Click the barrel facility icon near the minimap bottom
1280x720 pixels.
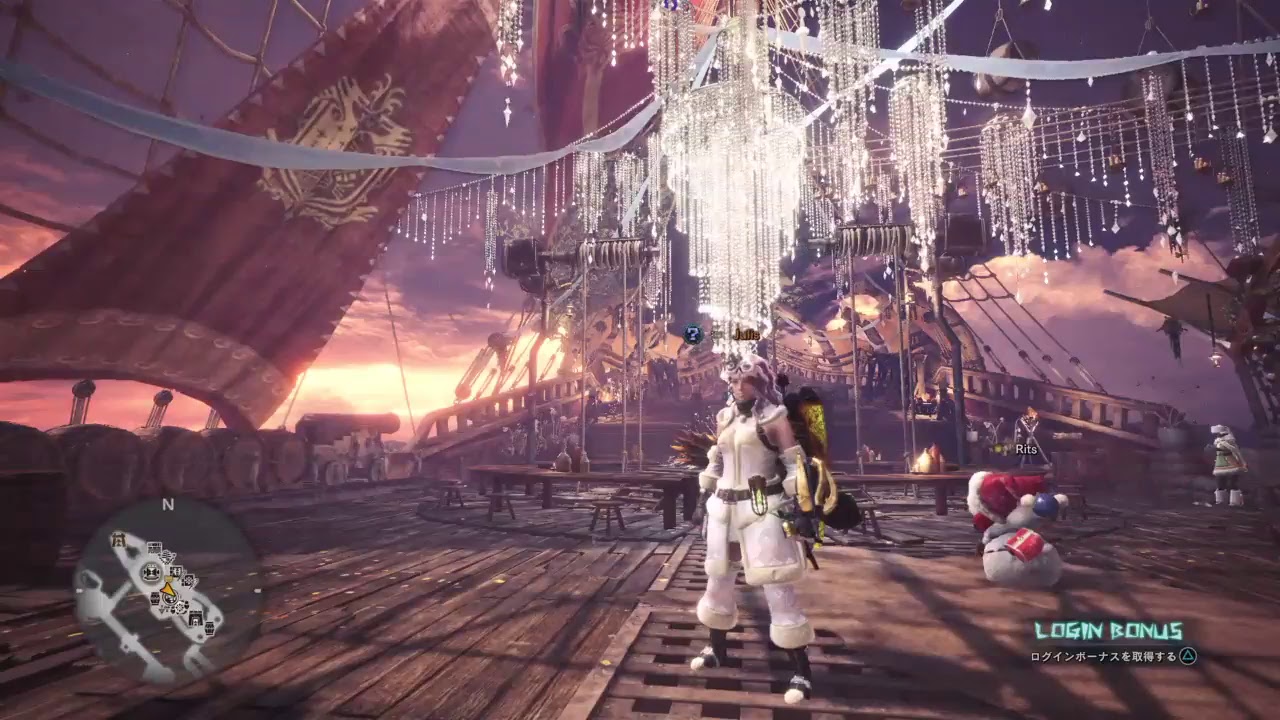210,629
